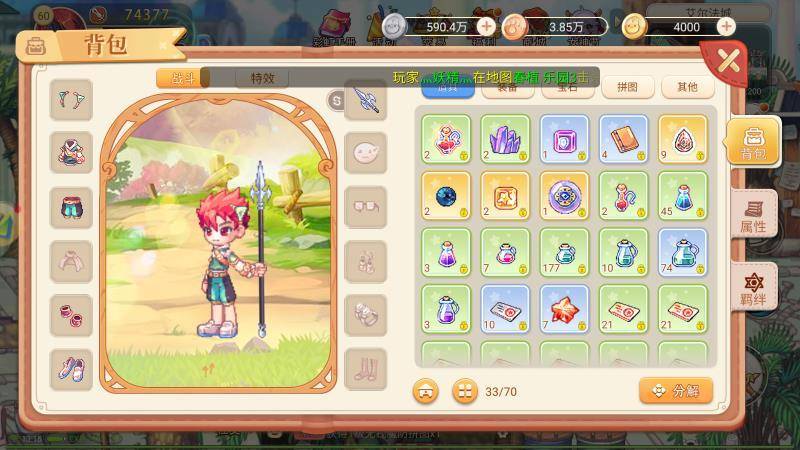Select the potion stack of 177
The width and height of the screenshot is (800, 450).
pos(564,252)
